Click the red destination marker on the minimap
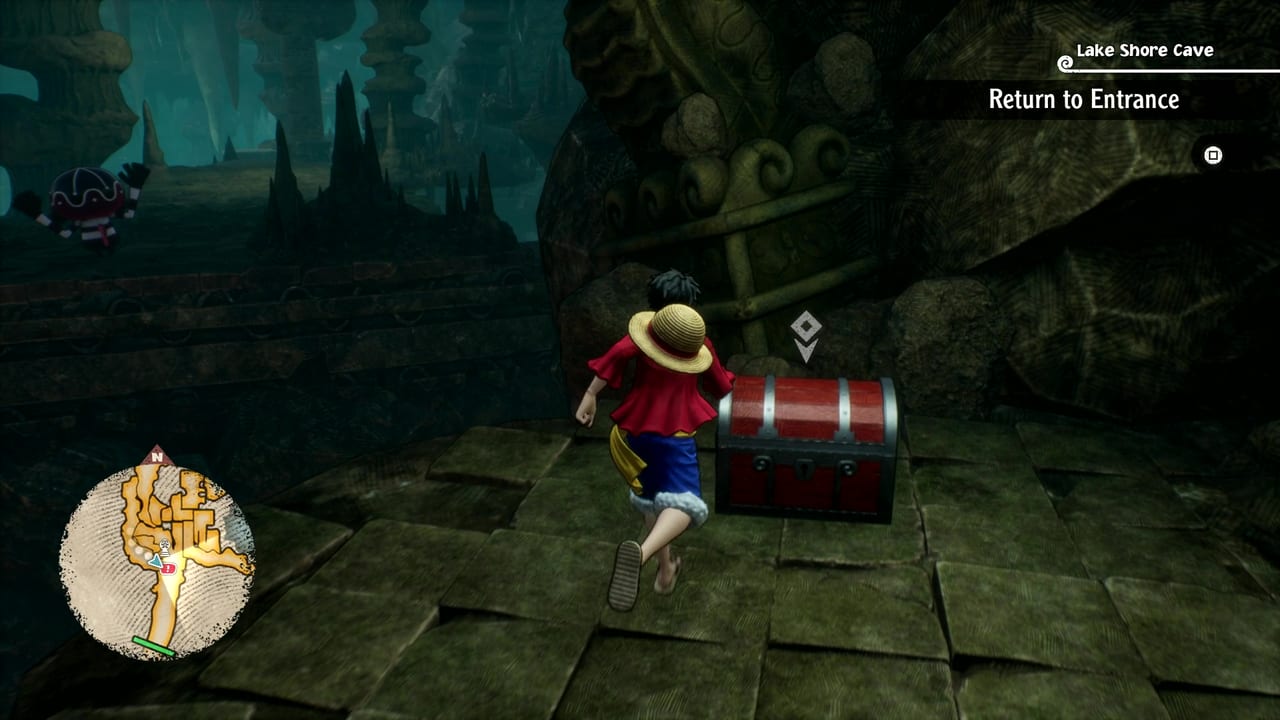The width and height of the screenshot is (1280, 720). 168,568
